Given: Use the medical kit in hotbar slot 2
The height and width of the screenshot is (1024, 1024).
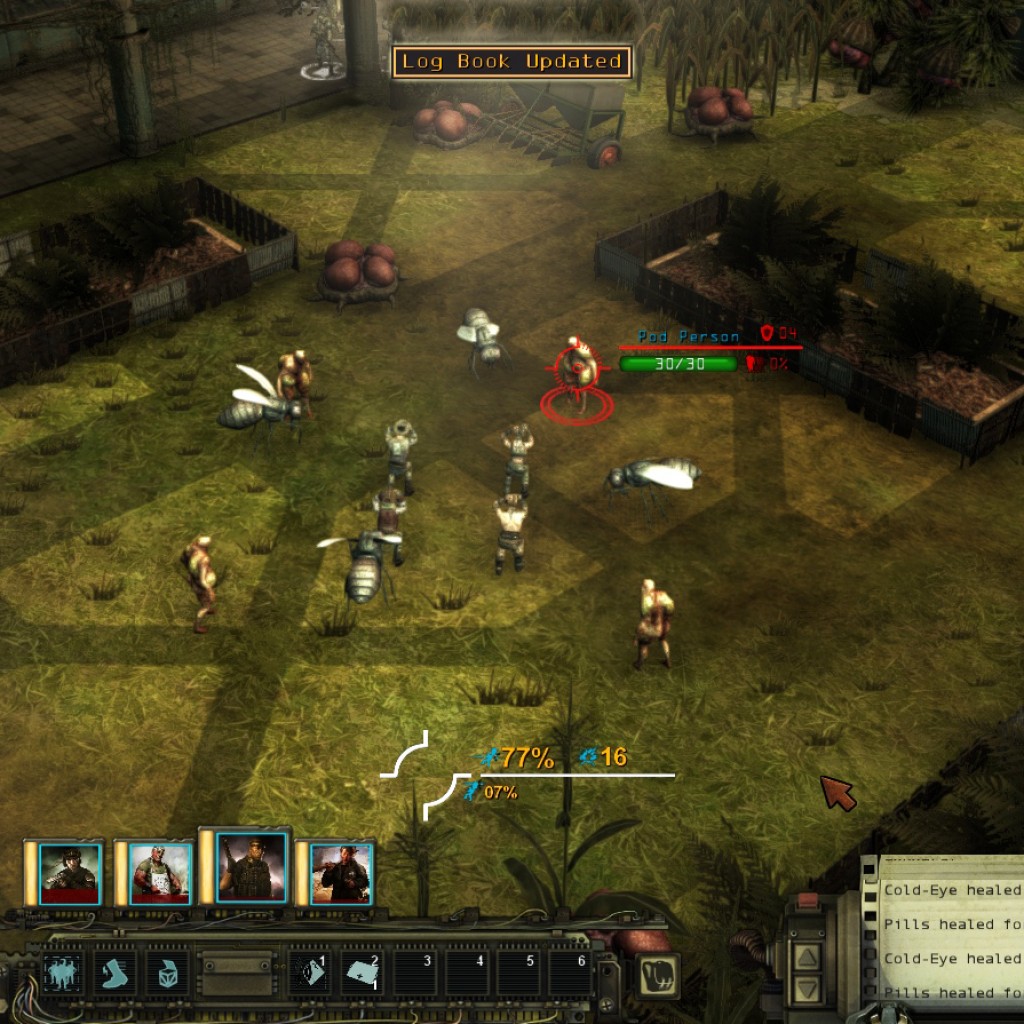Looking at the screenshot, I should (x=364, y=972).
